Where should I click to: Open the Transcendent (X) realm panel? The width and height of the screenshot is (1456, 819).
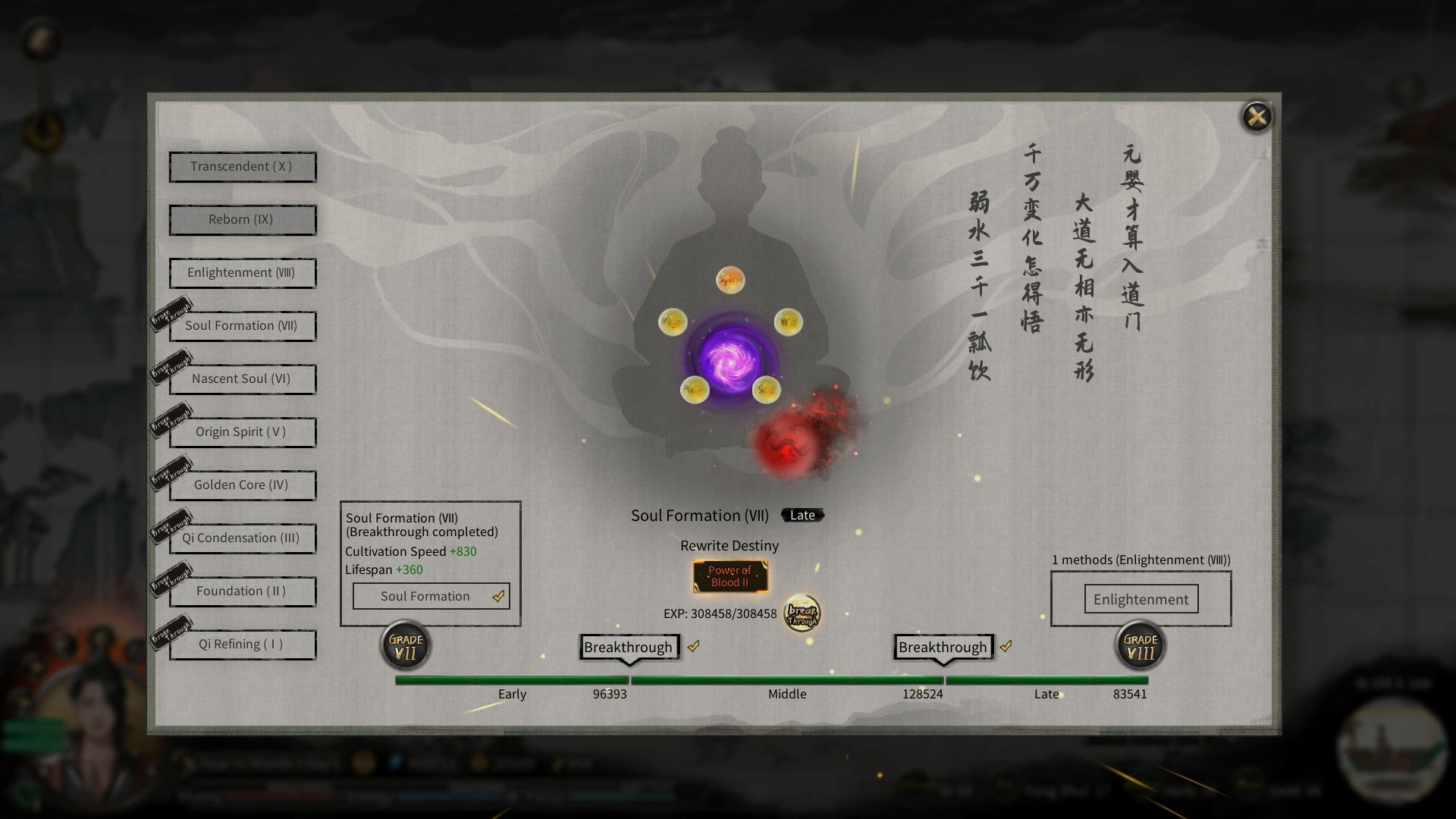coord(242,167)
